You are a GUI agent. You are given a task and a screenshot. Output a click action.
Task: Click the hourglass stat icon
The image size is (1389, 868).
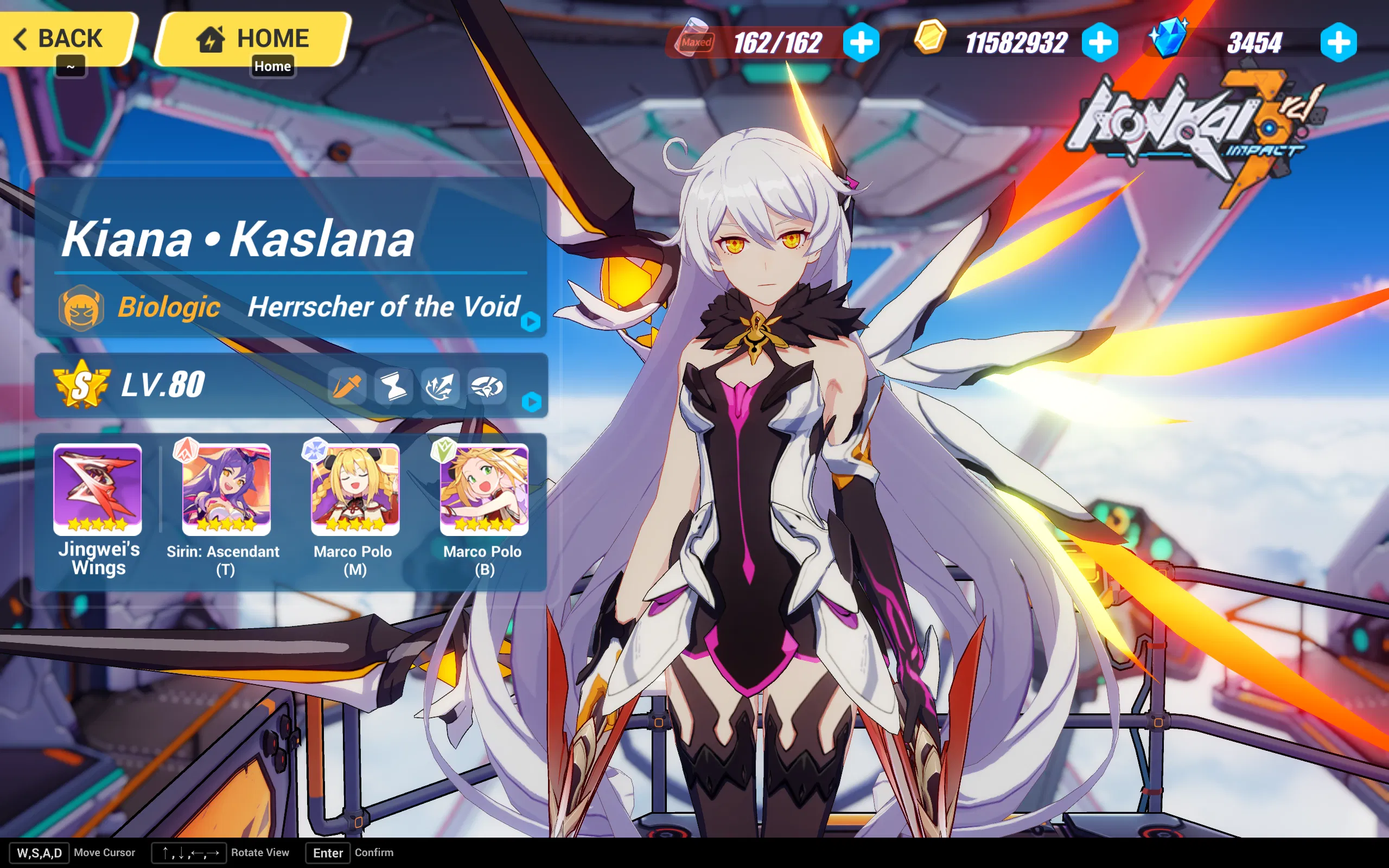394,387
